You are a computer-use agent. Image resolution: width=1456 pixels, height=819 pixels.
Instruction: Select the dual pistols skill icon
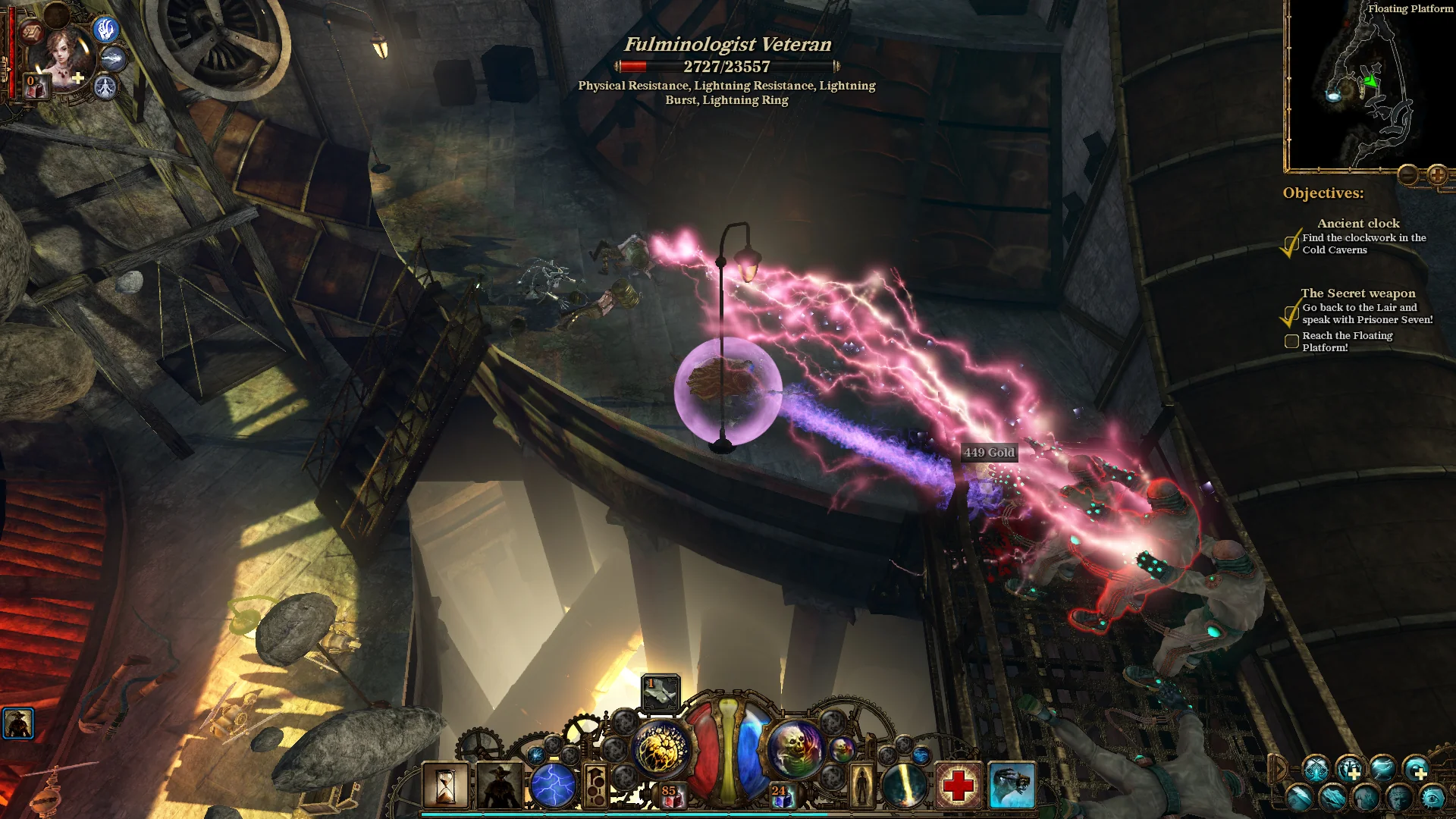pyautogui.click(x=1316, y=770)
